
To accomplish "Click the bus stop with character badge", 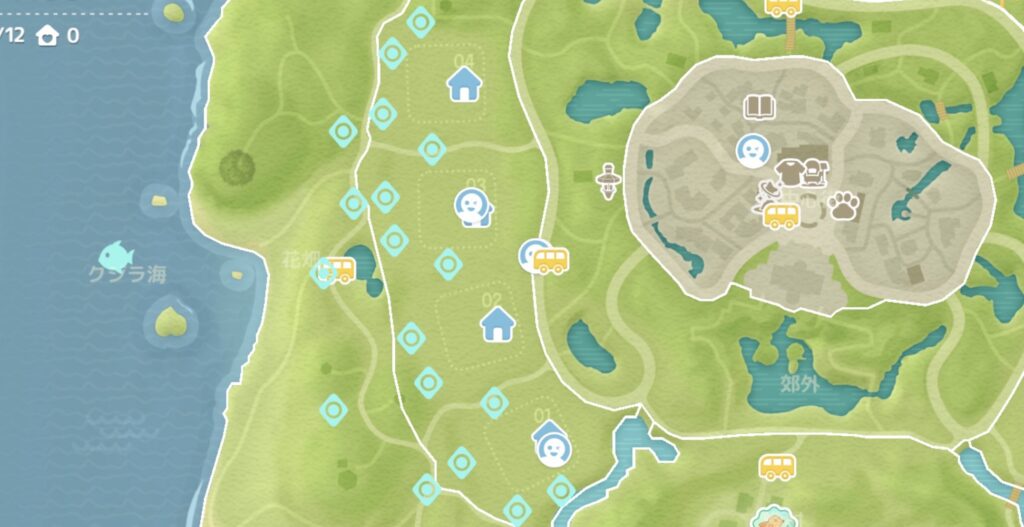I will (547, 261).
